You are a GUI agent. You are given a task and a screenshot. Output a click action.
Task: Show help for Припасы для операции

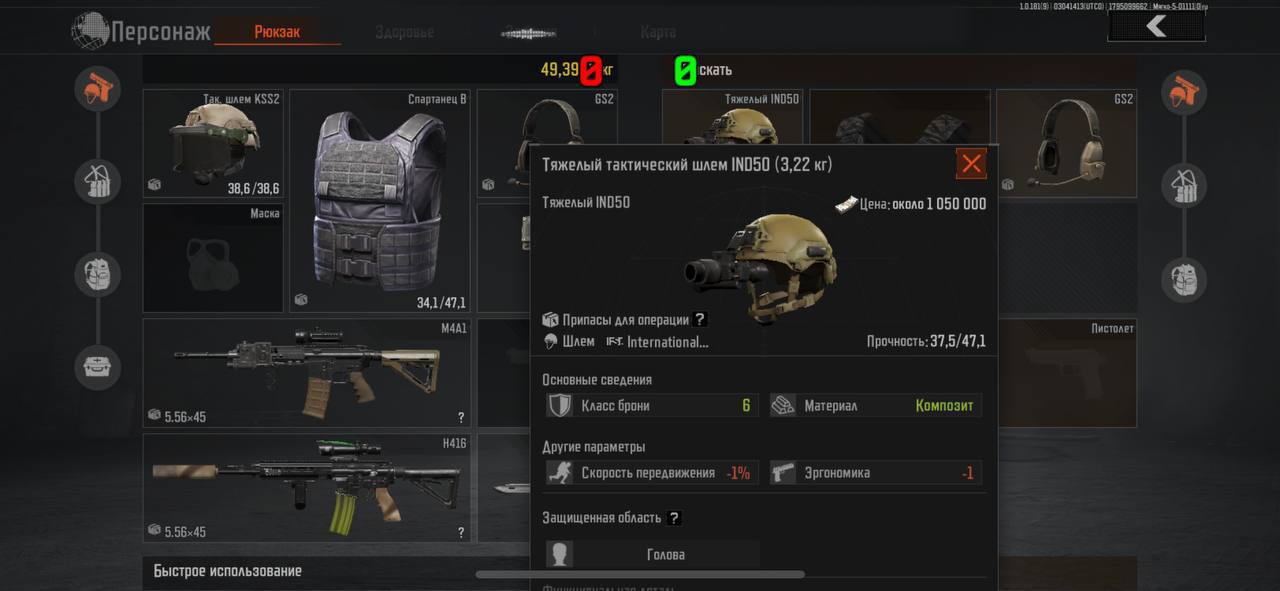[700, 319]
